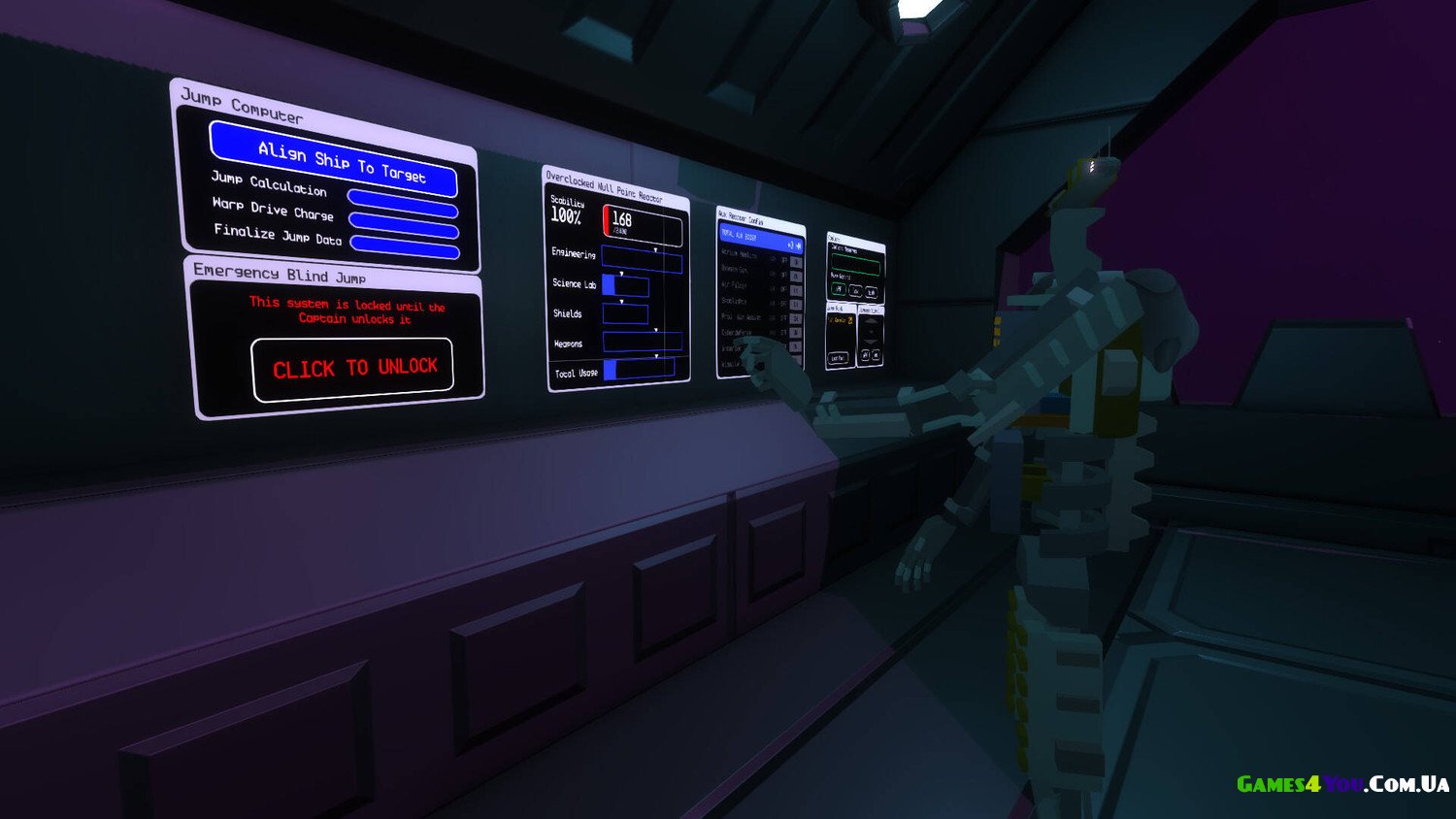Select the highlighted Total Aux Boost row

[x=759, y=238]
